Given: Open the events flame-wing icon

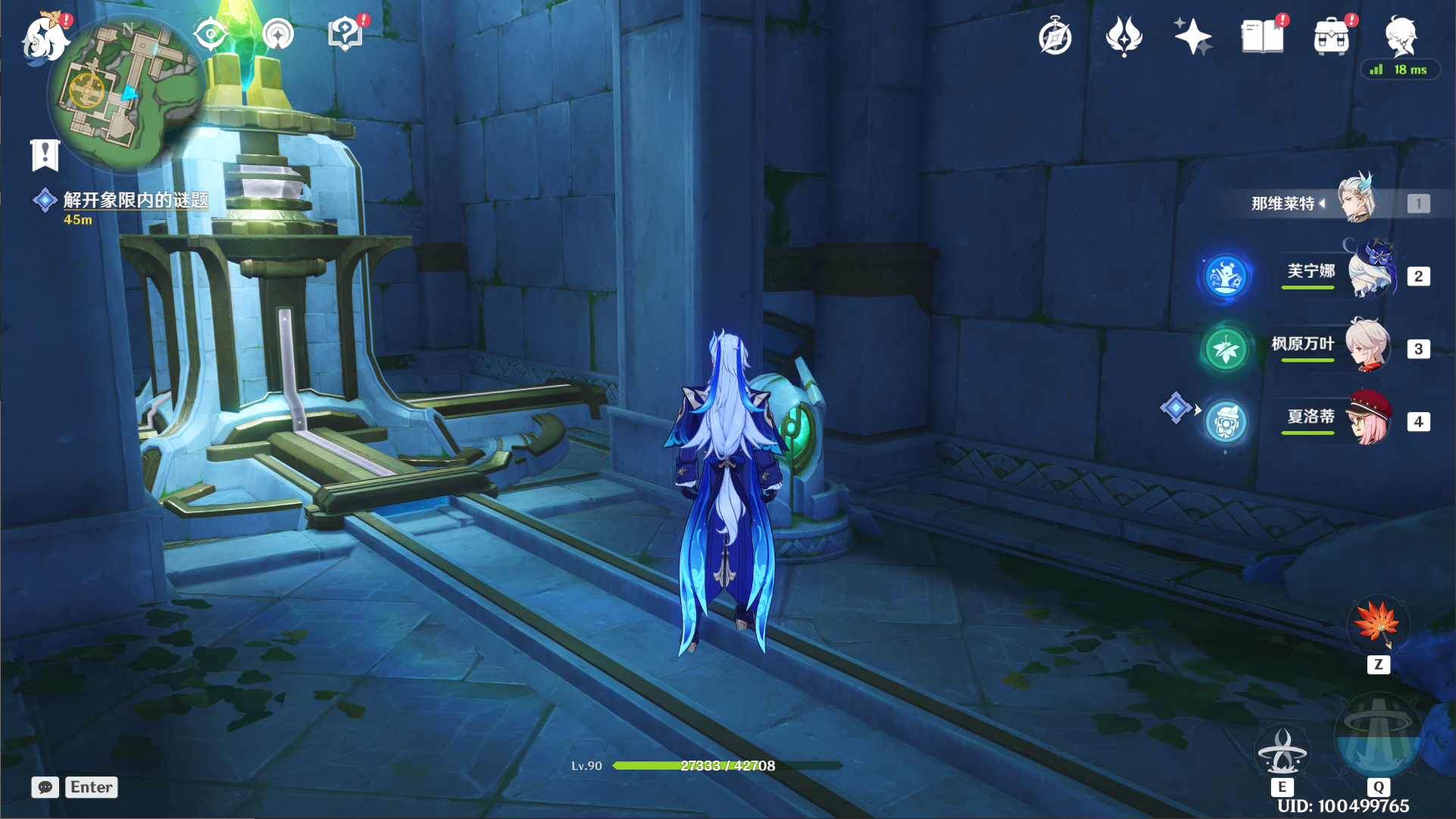Looking at the screenshot, I should (1123, 36).
